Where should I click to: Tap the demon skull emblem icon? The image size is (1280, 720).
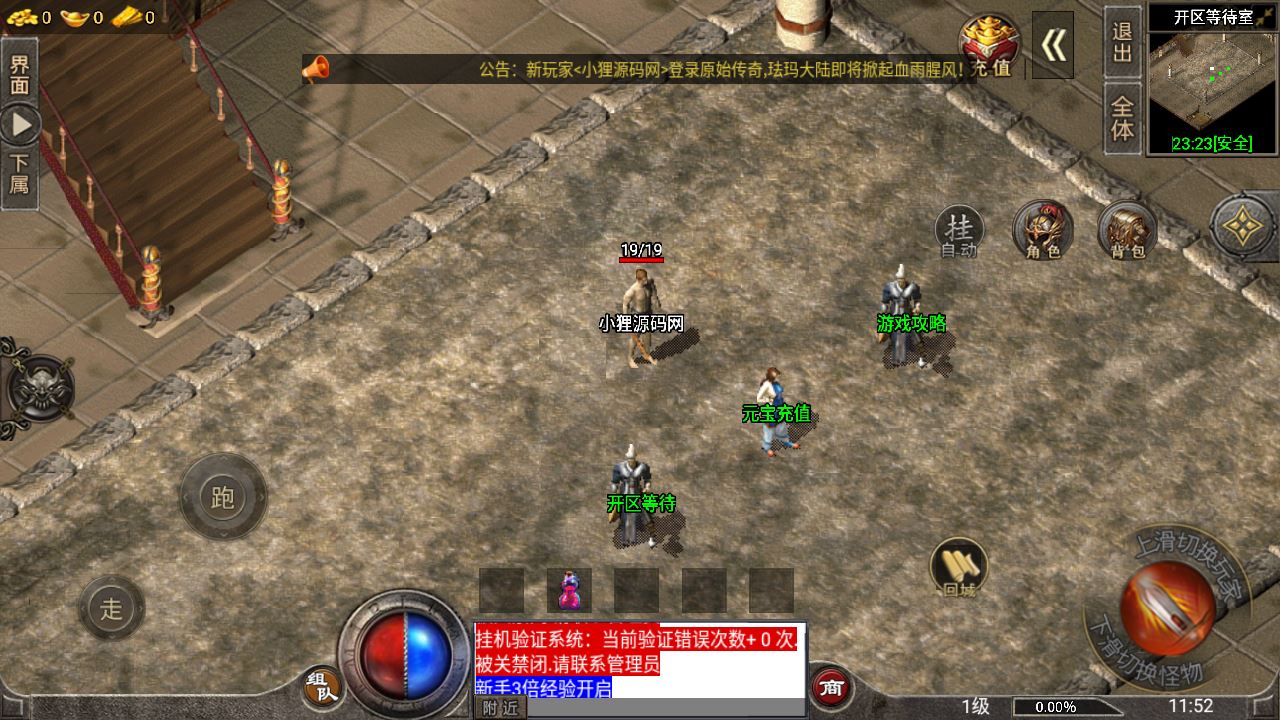click(x=38, y=388)
